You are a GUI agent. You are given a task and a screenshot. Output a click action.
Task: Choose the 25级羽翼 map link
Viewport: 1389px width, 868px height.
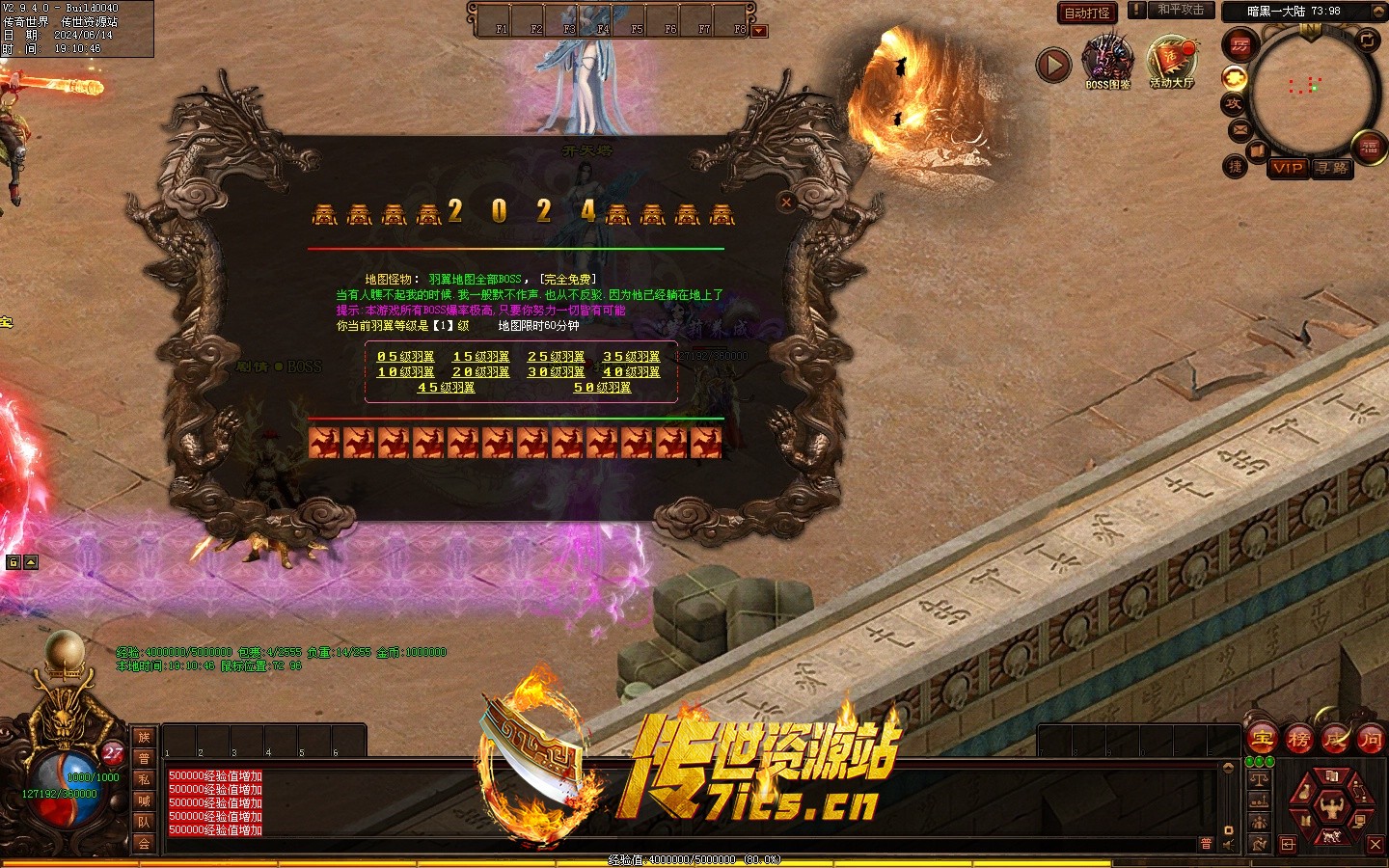point(556,357)
